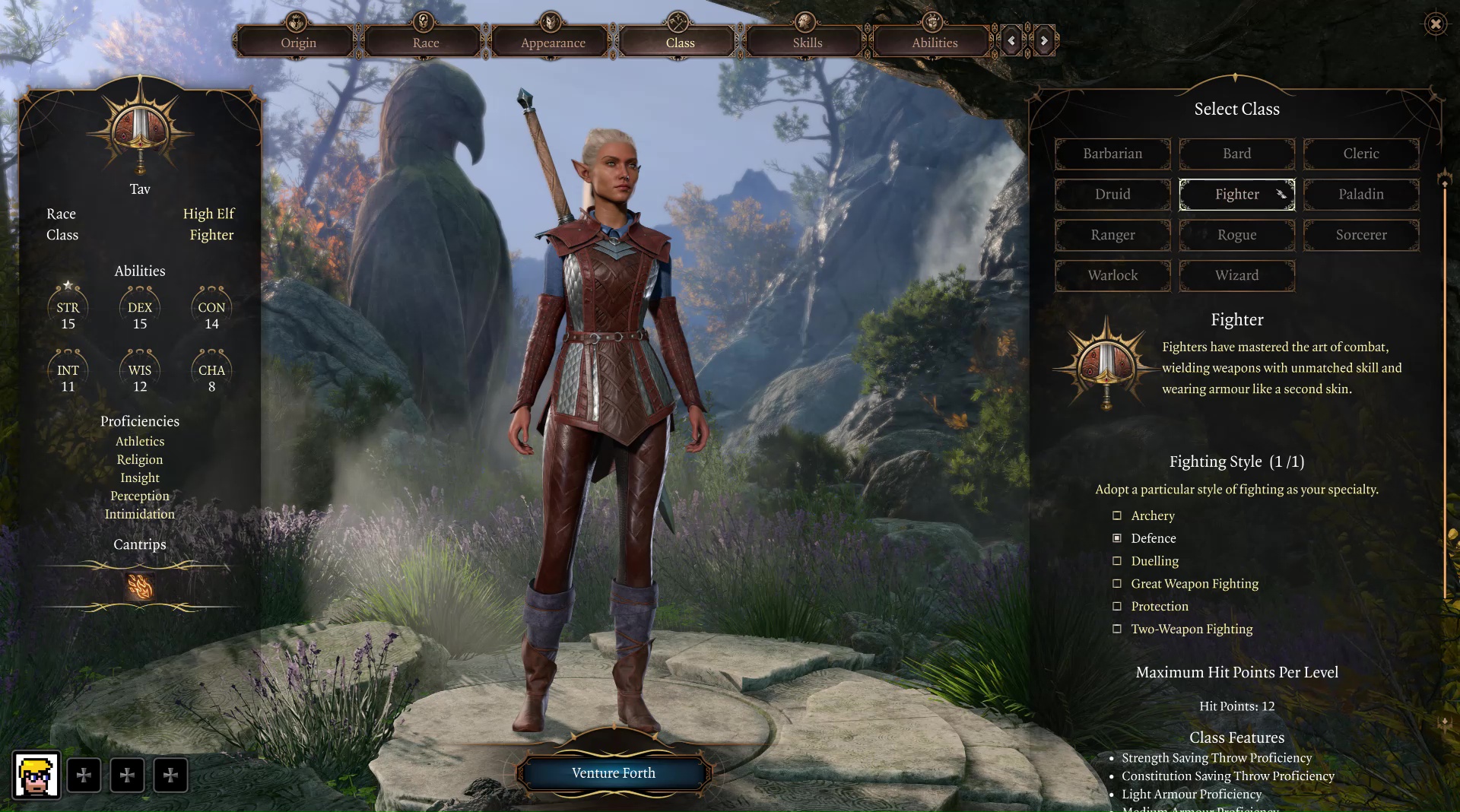Image resolution: width=1460 pixels, height=812 pixels.
Task: Select the player portrait with glasses
Action: click(36, 776)
